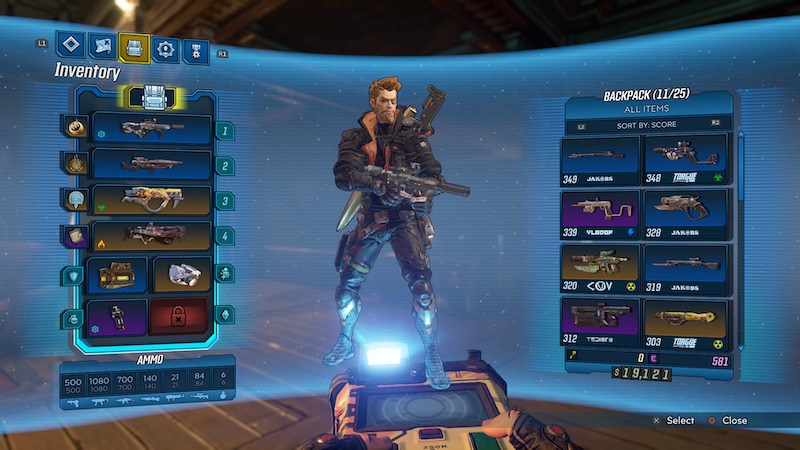800x450 pixels.
Task: Choose the score 312 Tediore weapon
Action: click(601, 322)
